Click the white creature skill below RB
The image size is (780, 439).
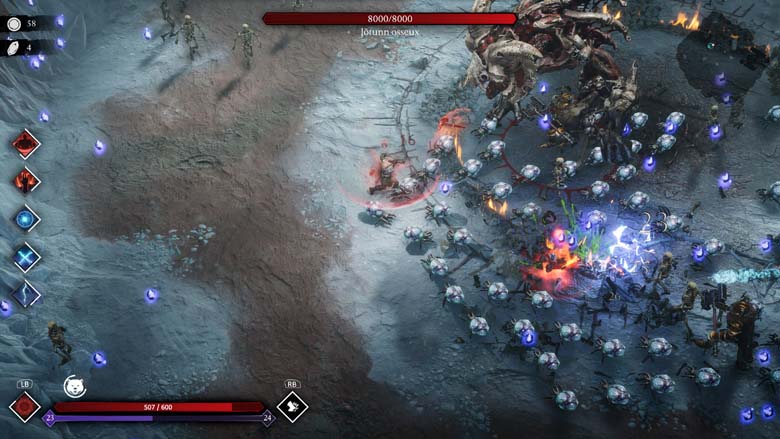click(292, 406)
